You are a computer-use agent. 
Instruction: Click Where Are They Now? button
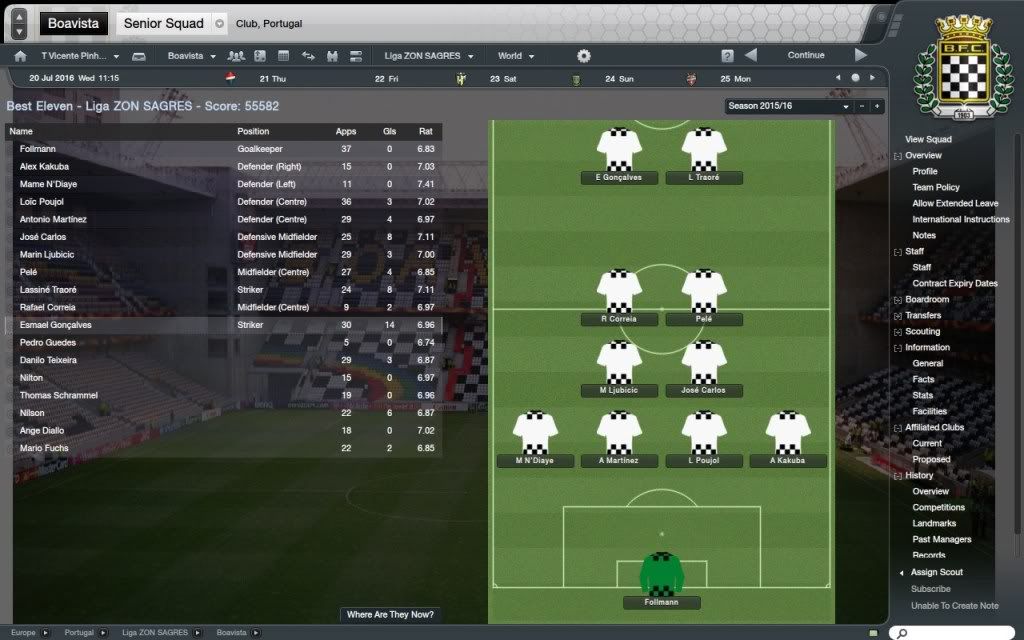pos(391,615)
